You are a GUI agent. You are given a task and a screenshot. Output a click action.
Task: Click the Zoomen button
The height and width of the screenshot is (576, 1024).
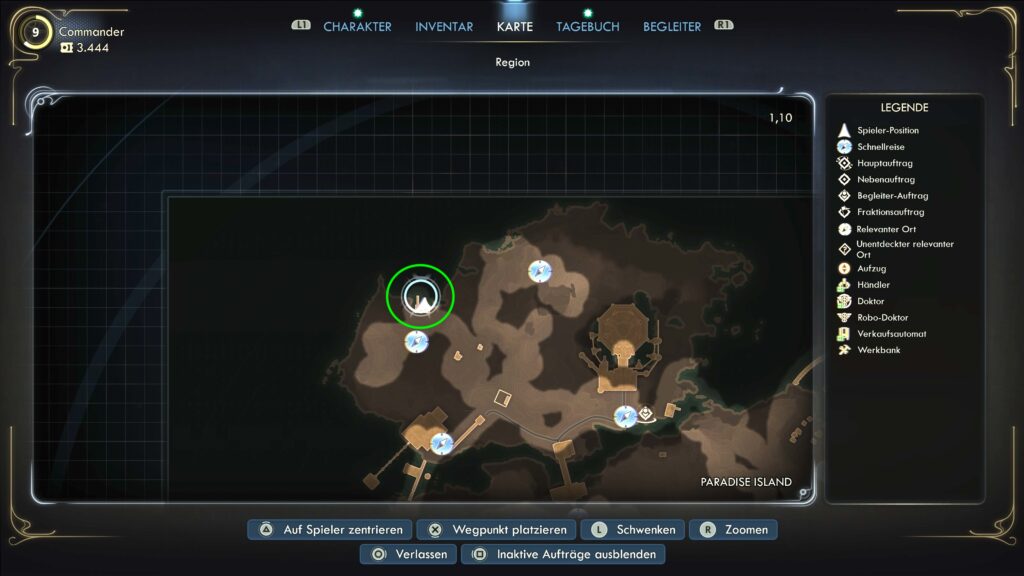[x=734, y=530]
